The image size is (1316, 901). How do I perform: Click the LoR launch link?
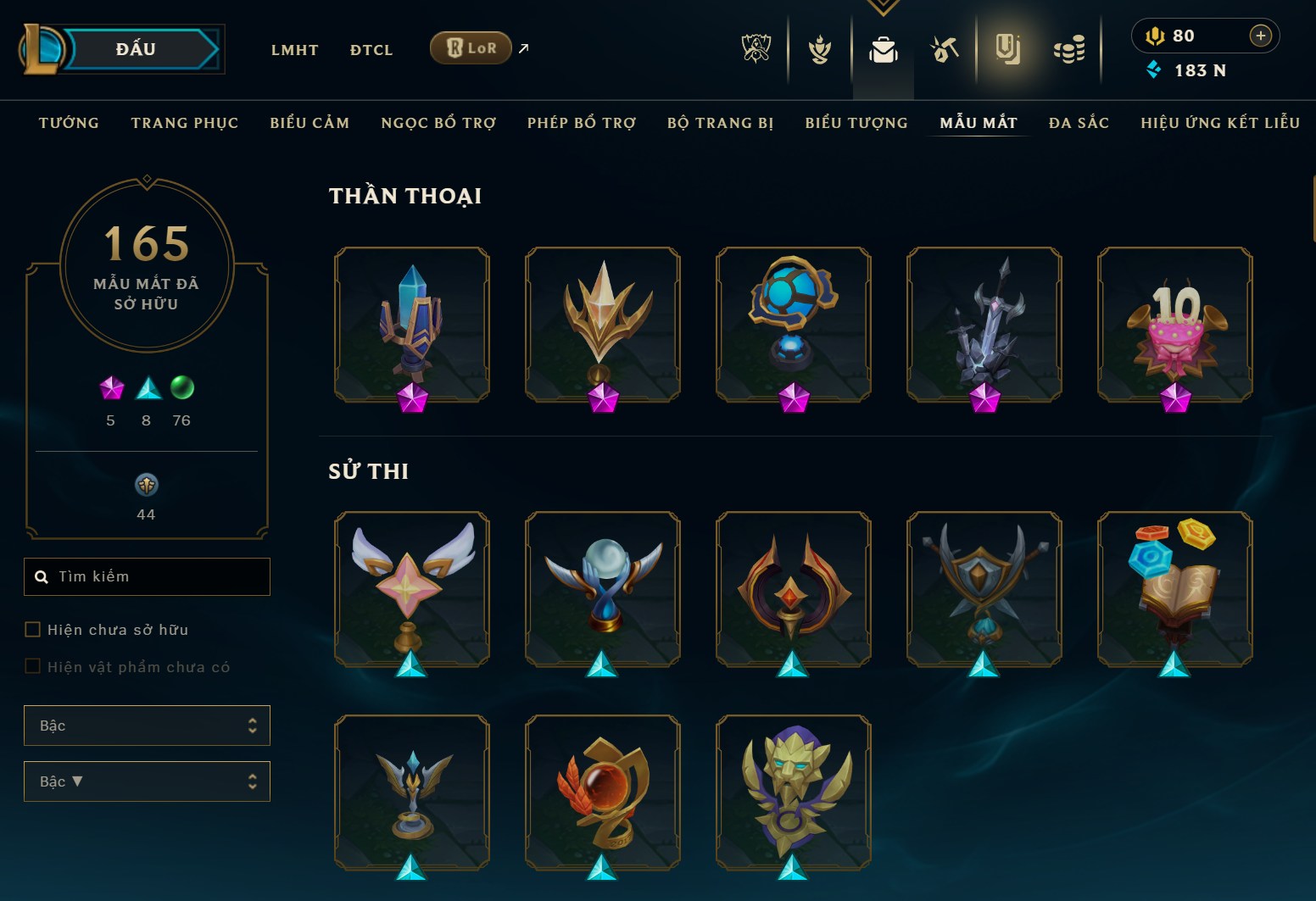click(x=471, y=48)
